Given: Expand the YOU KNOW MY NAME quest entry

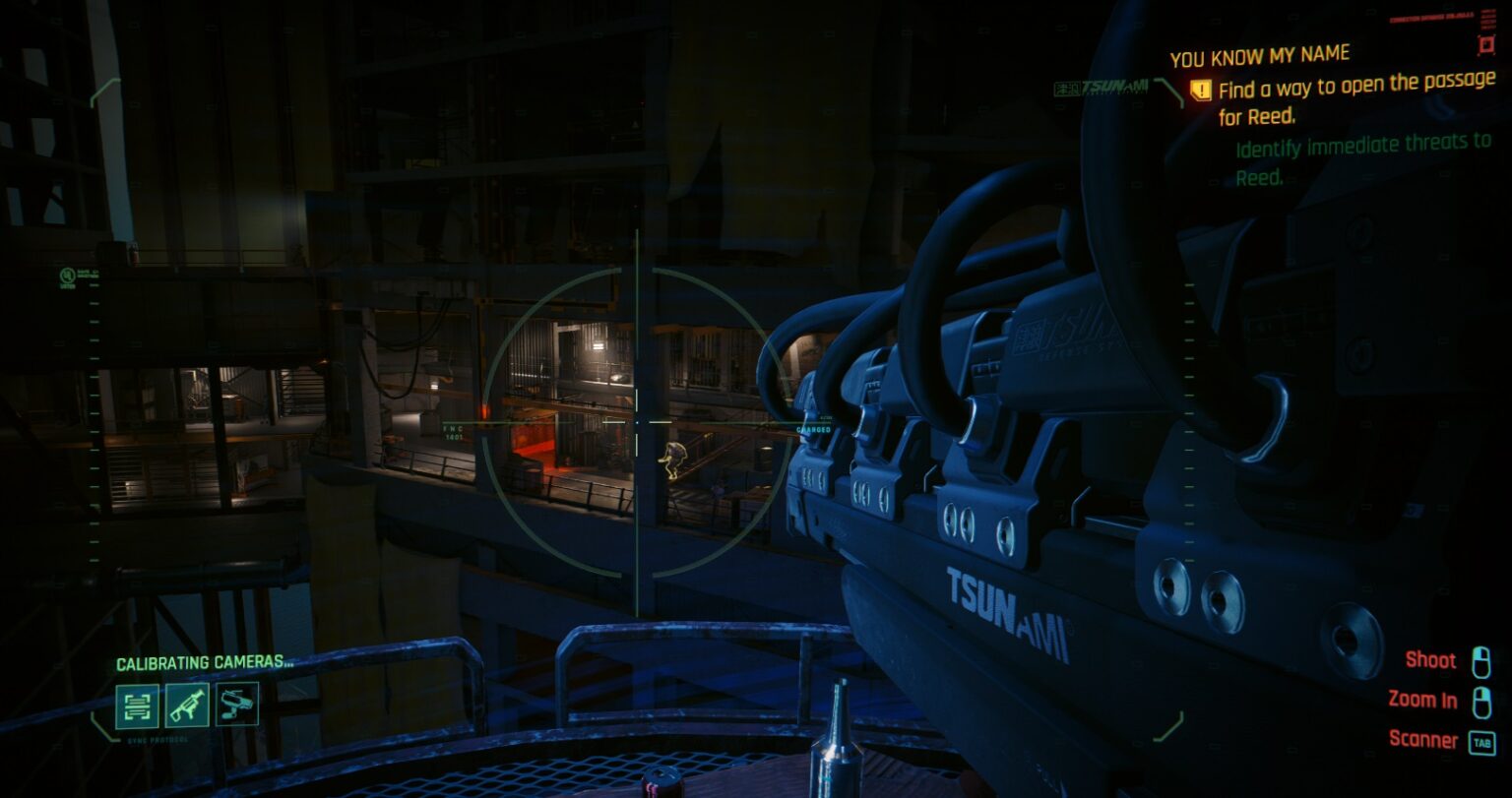Looking at the screenshot, I should (x=1259, y=53).
